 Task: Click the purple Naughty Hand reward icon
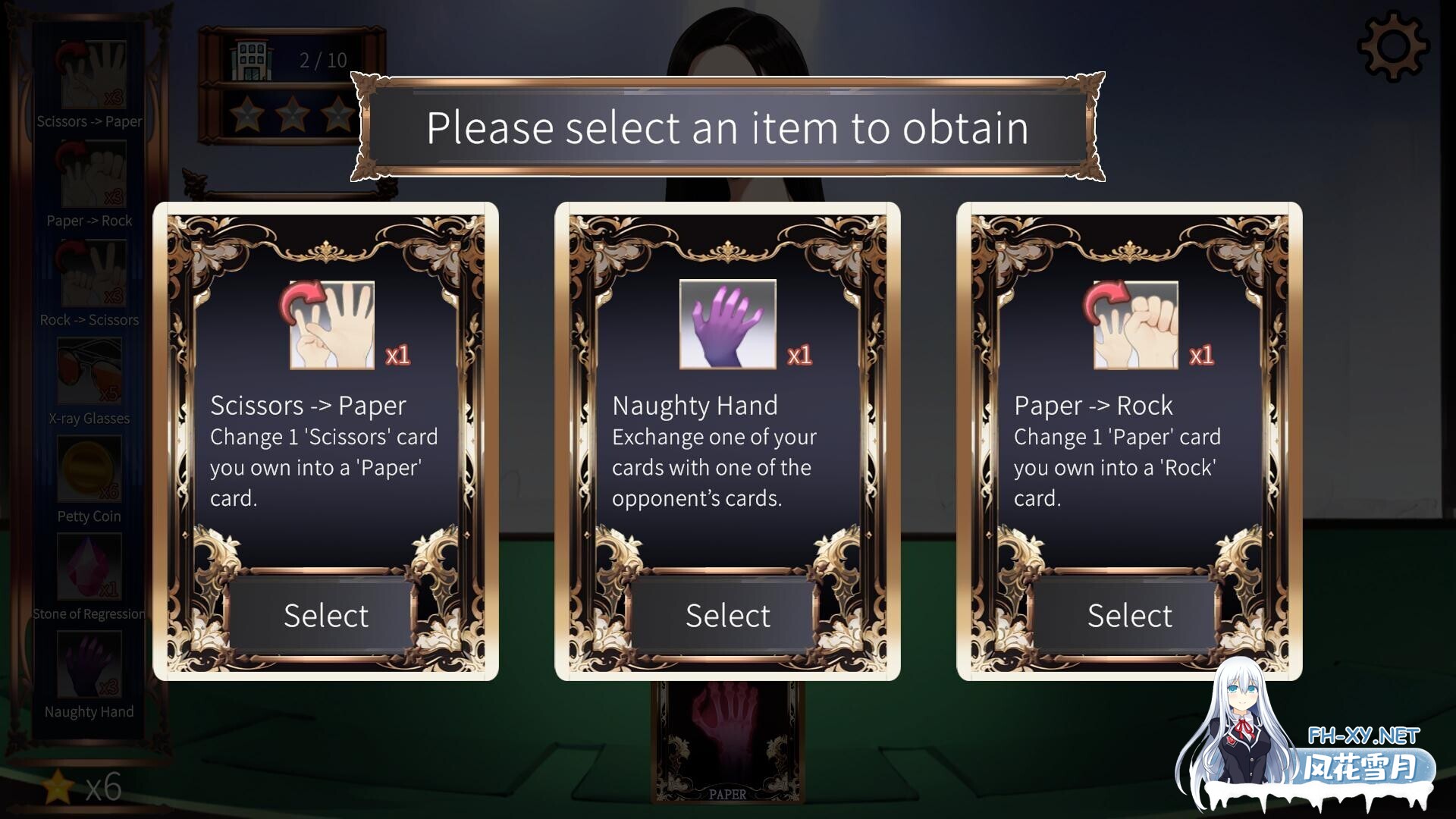[727, 325]
